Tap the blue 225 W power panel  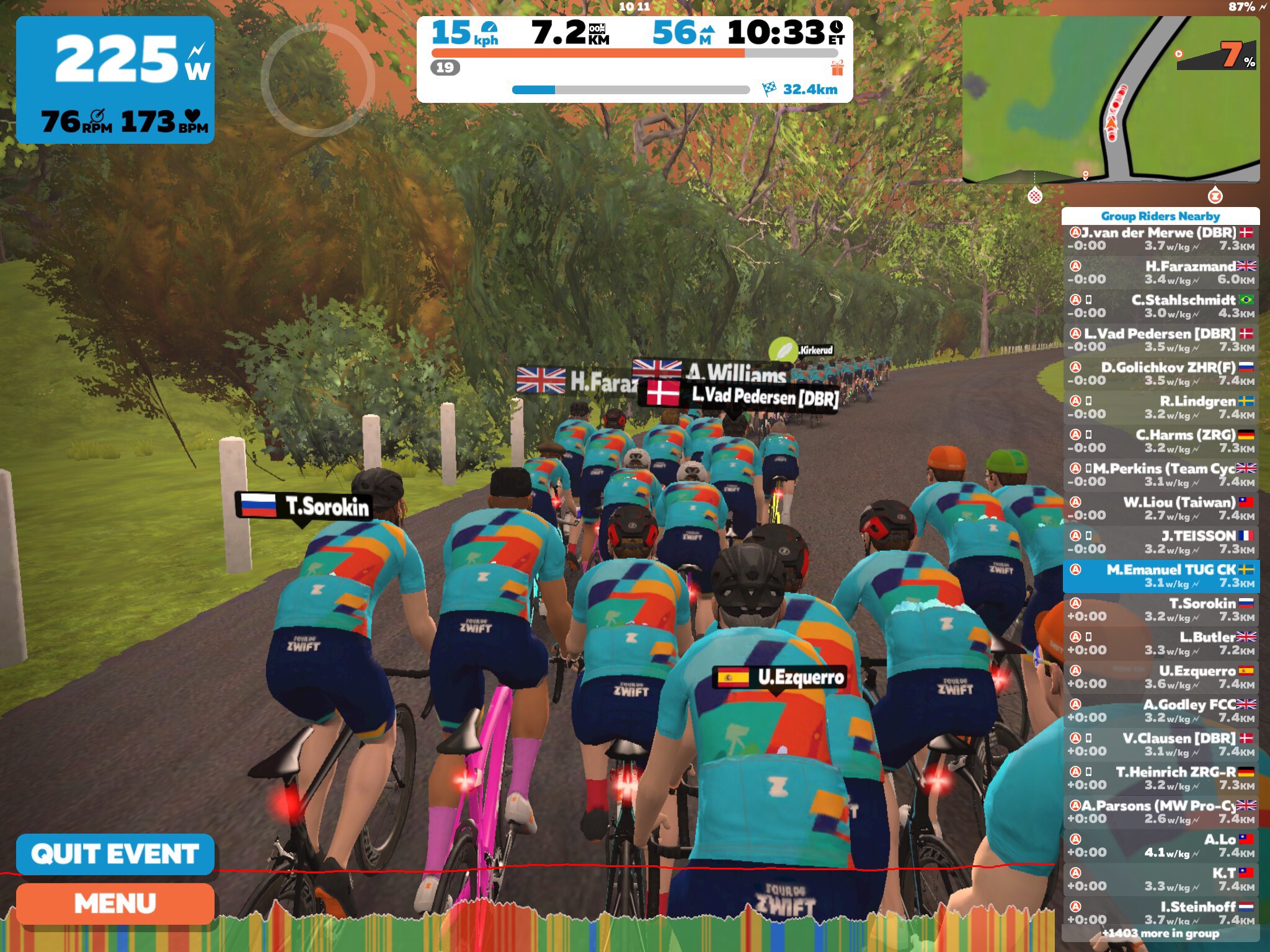coord(115,79)
